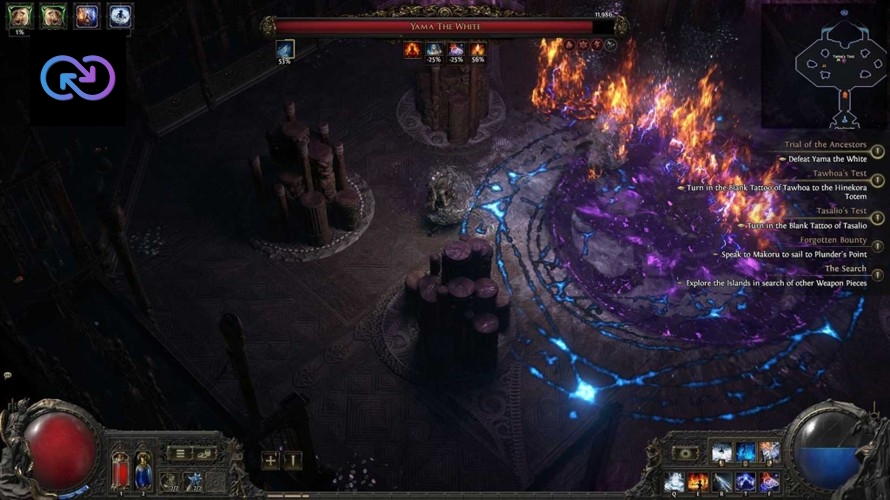Image resolution: width=890 pixels, height=500 pixels.
Task: Click the plus button above experience bar
Action: (269, 460)
